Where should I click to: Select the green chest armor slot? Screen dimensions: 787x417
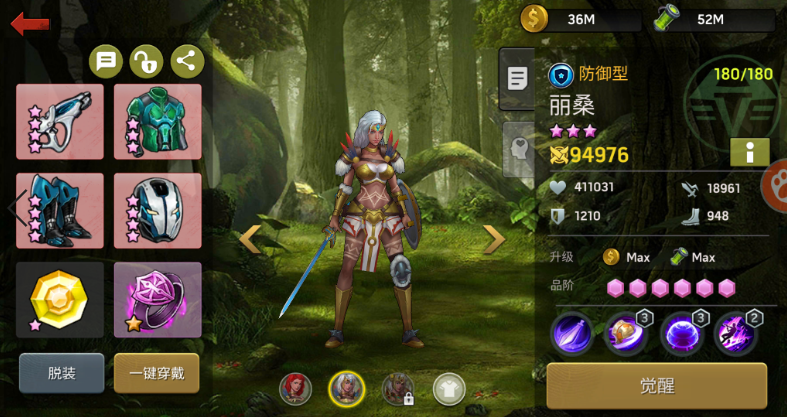click(x=158, y=122)
